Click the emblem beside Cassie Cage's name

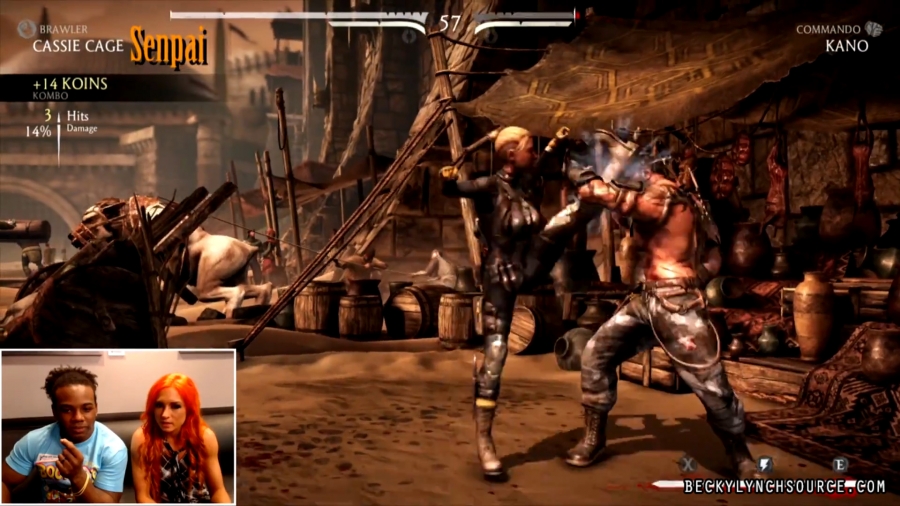[24, 30]
